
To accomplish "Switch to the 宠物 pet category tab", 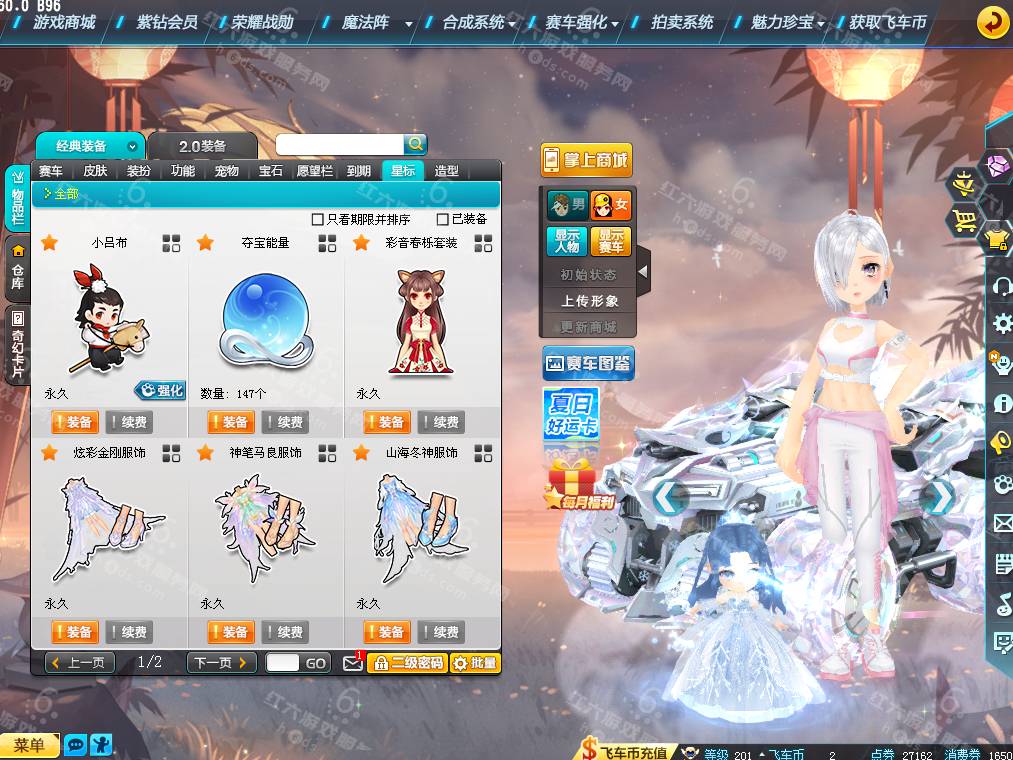I will pos(227,171).
